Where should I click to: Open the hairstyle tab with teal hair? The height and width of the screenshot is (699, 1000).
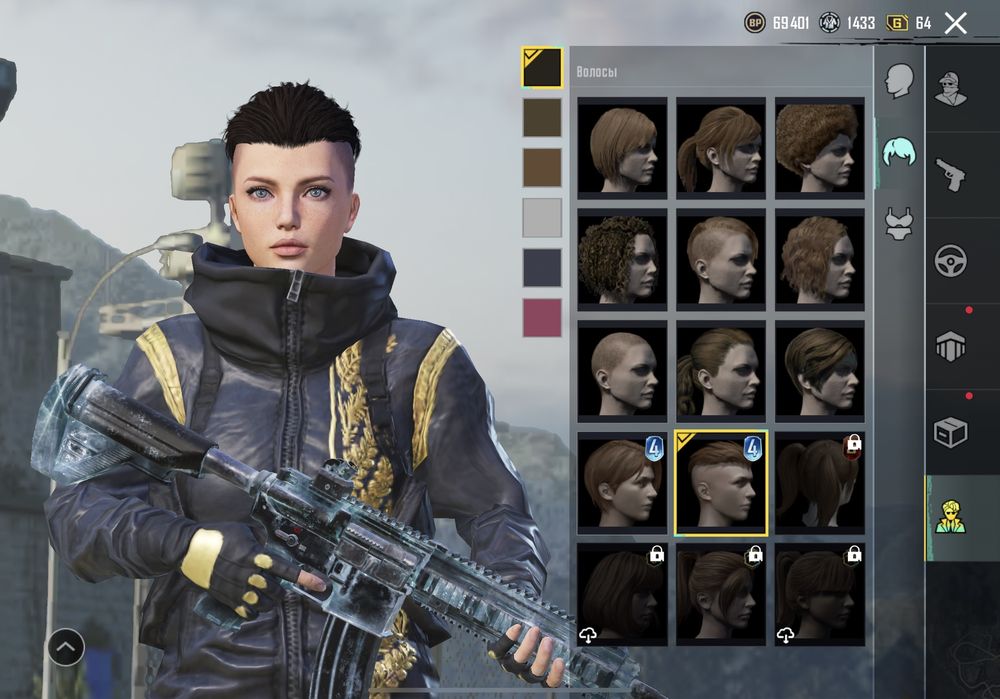[899, 153]
